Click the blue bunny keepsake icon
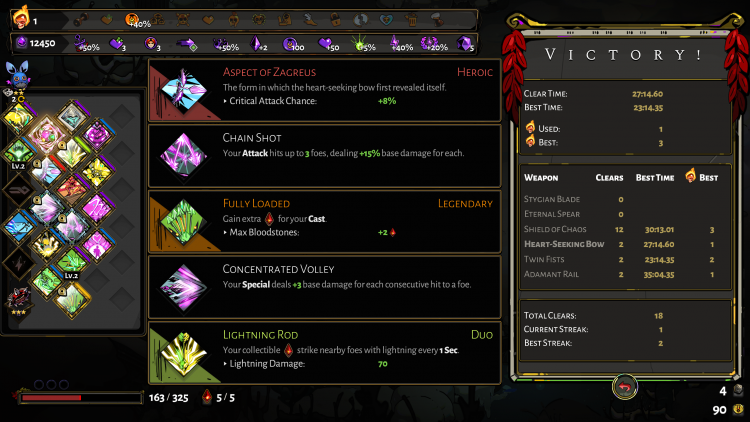 pos(17,75)
